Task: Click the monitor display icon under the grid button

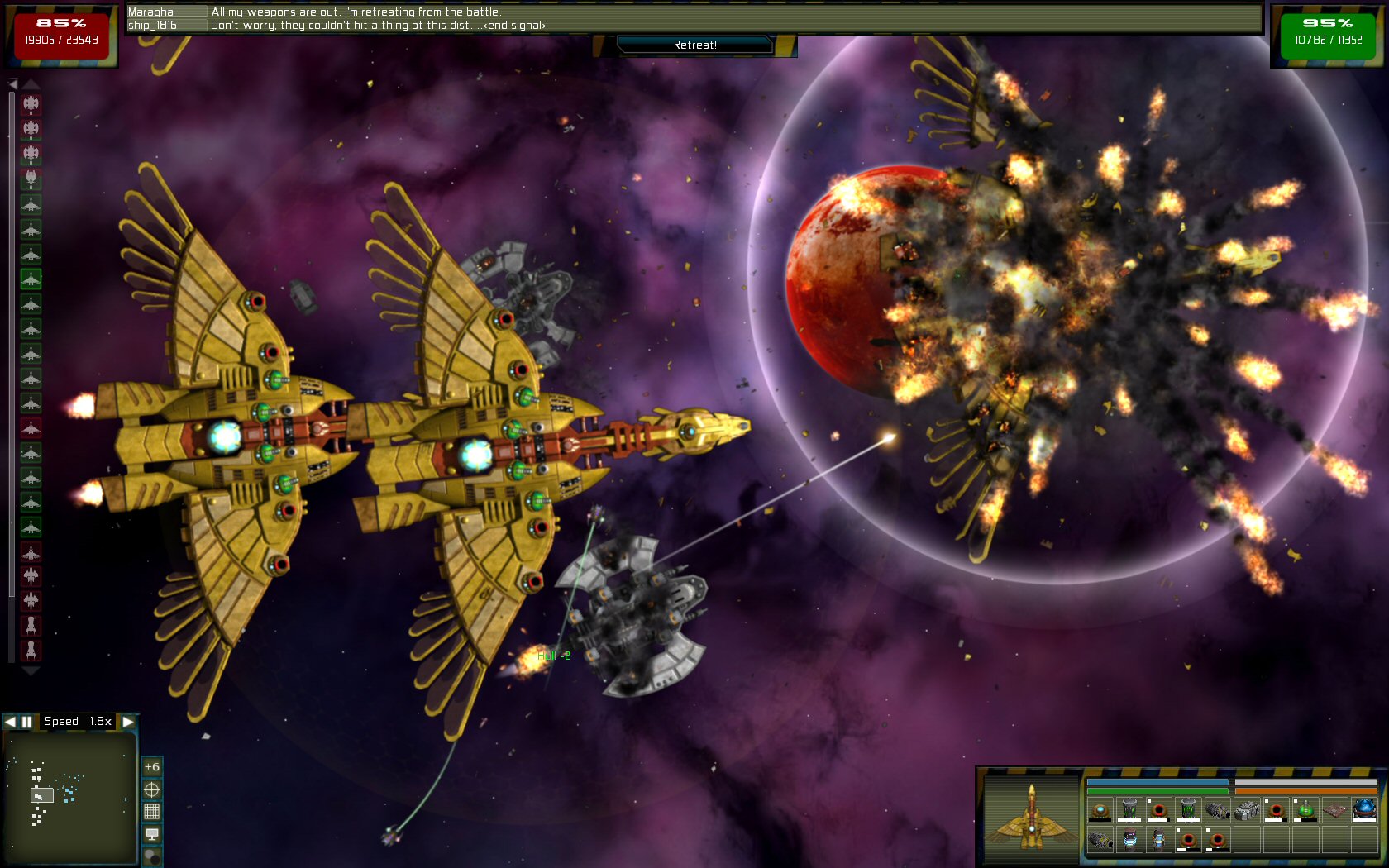Action: [152, 833]
